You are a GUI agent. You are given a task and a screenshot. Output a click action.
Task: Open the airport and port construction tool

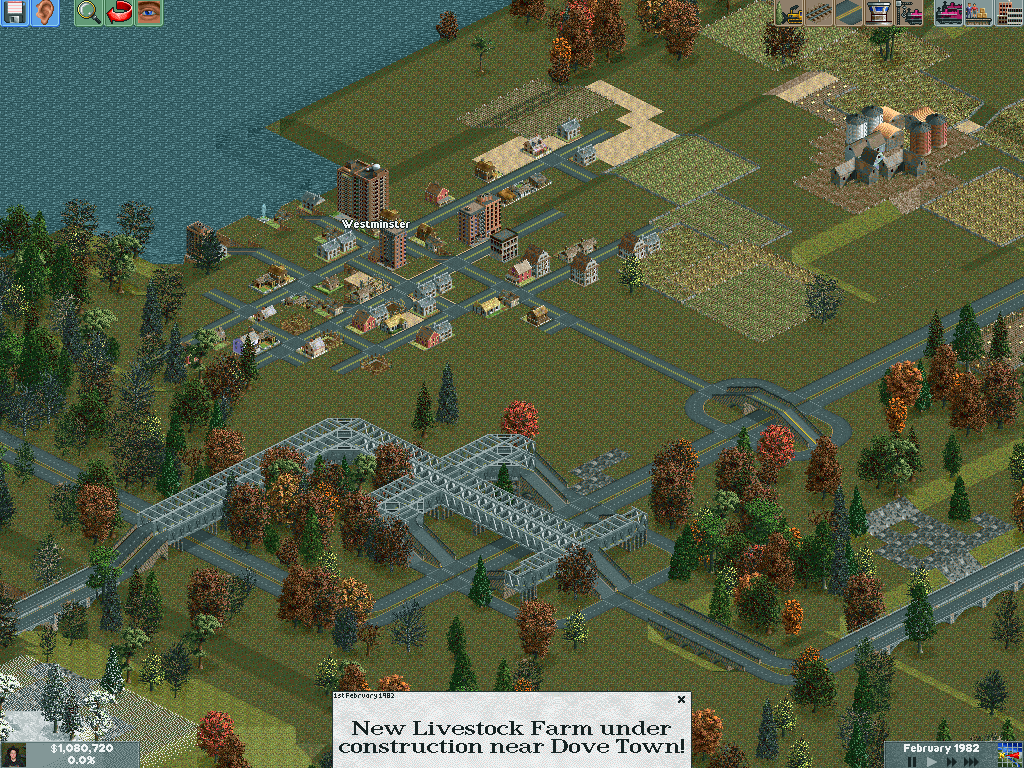pyautogui.click(x=879, y=13)
